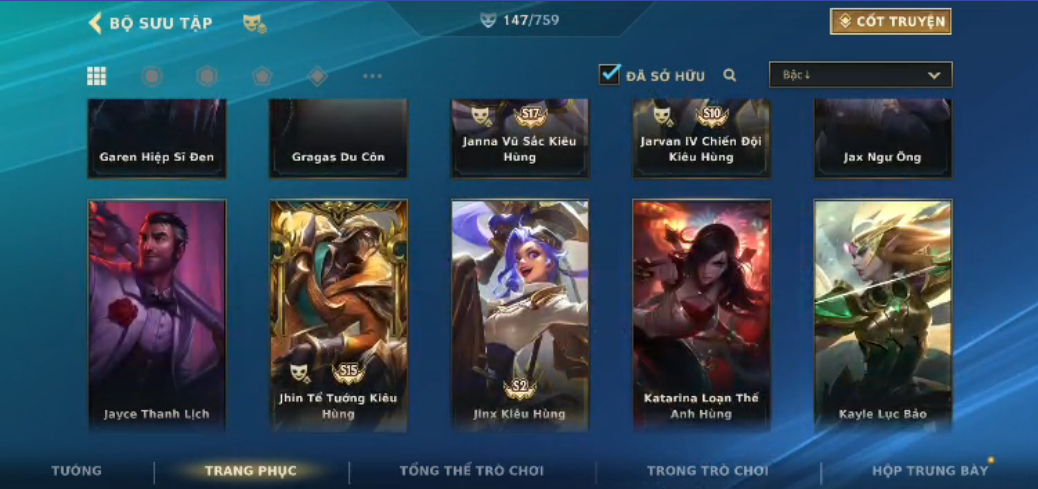Choose the Jhin Tể Tướng Kiêu Hùng skin
This screenshot has width=1038, height=489.
point(338,315)
